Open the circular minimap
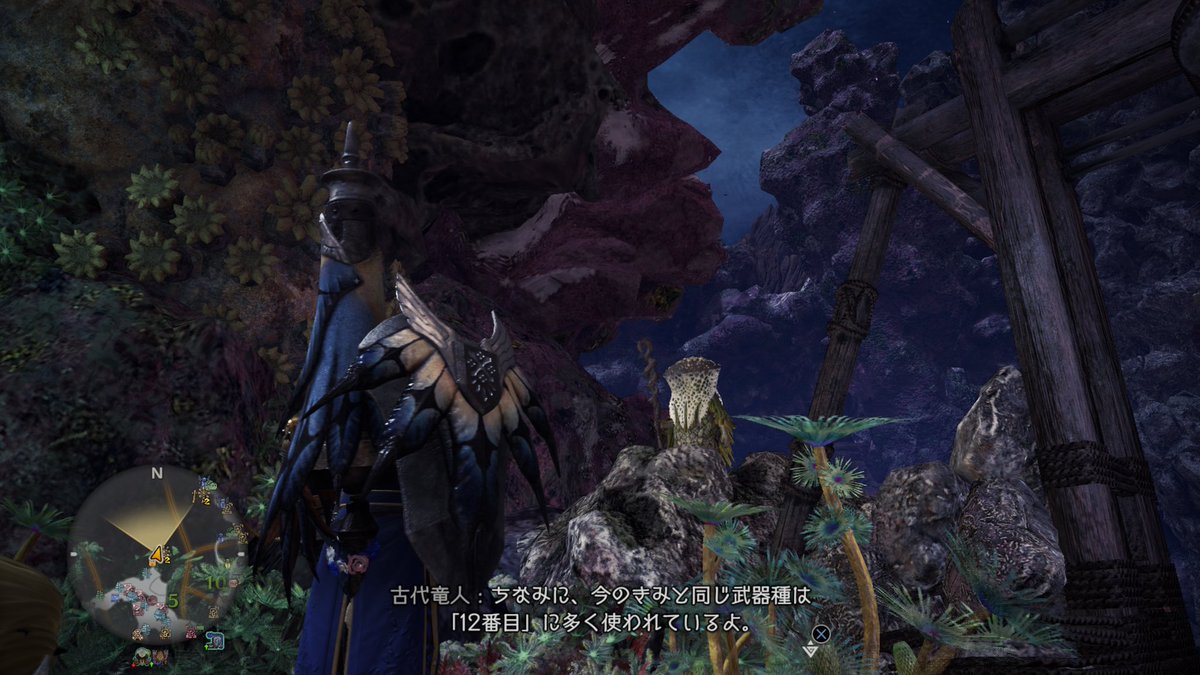This screenshot has height=675, width=1200. click(x=157, y=557)
